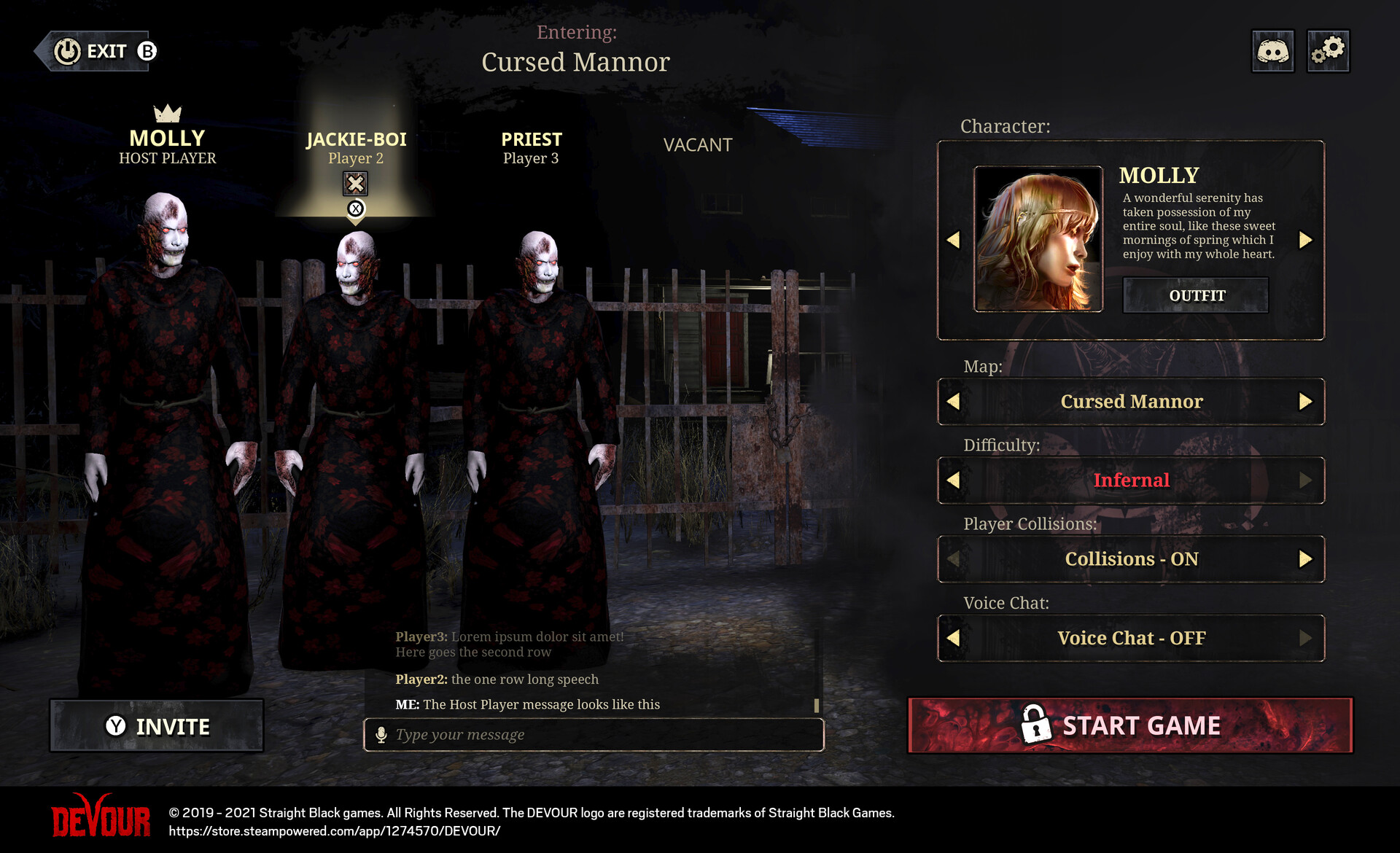1400x853 pixels.
Task: Select the previous map
Action: pos(953,402)
